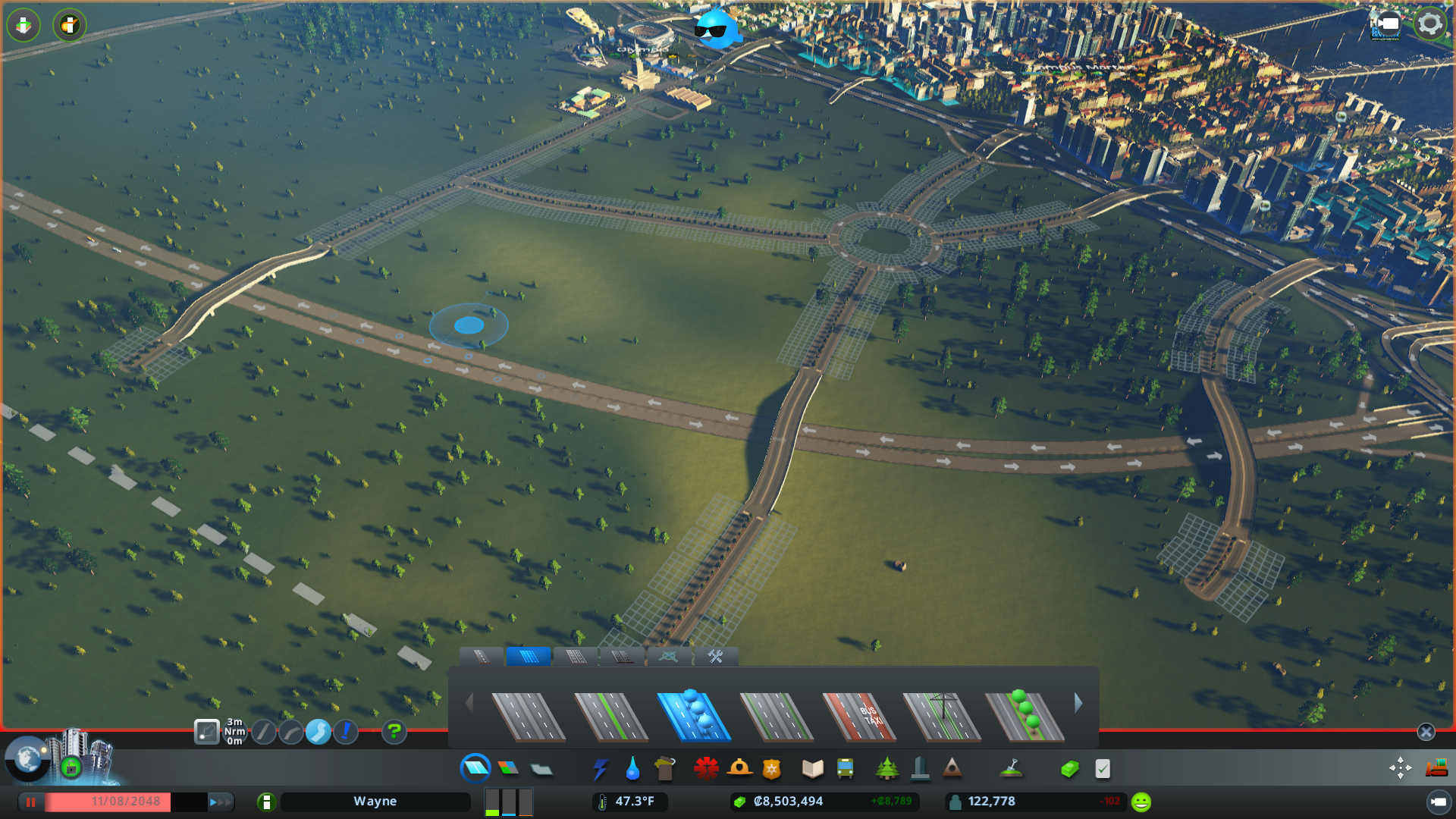1456x819 pixels.
Task: Open help with the question mark button
Action: click(x=394, y=732)
